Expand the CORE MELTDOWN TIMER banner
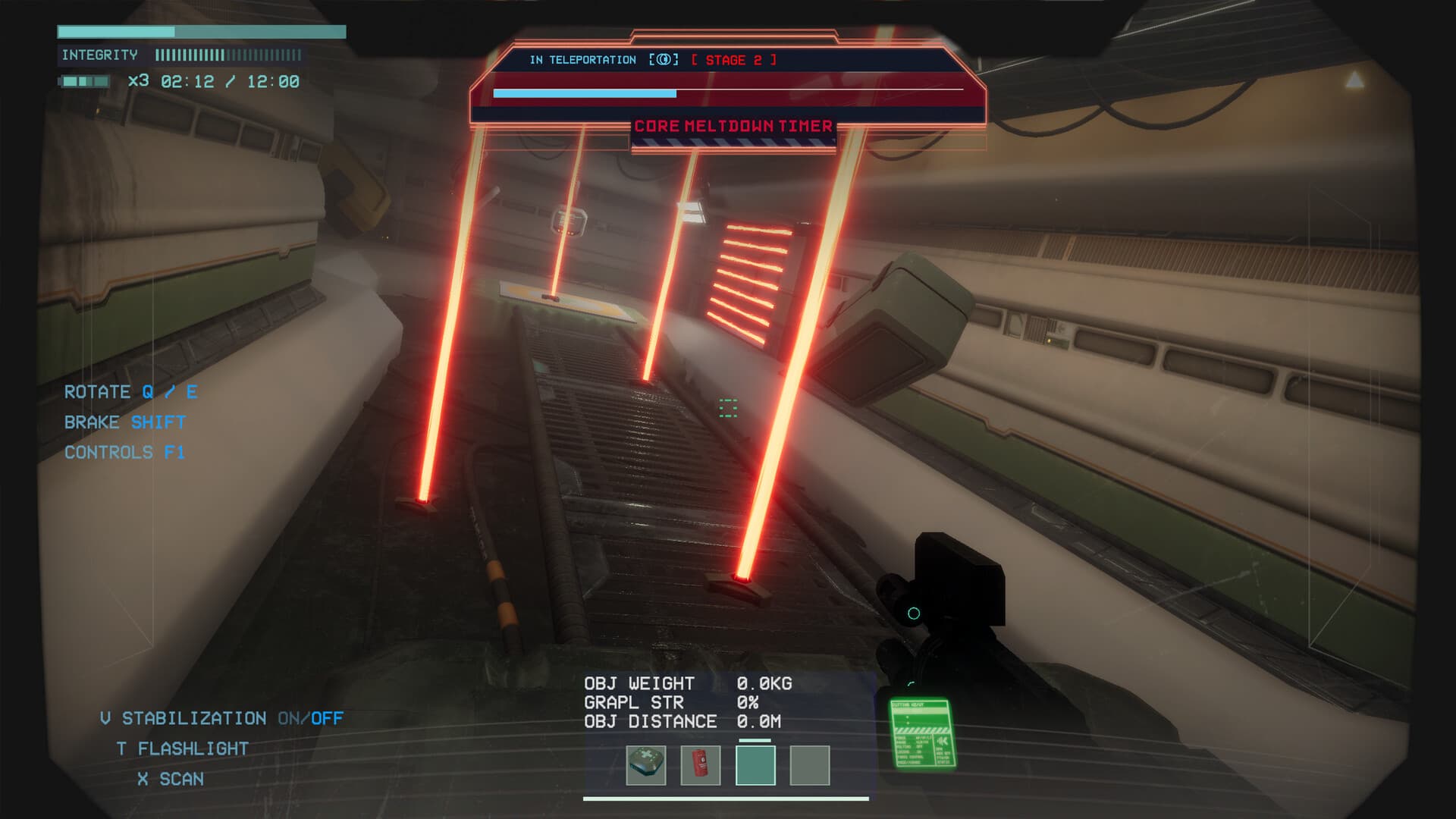Image resolution: width=1456 pixels, height=819 pixels. pyautogui.click(x=733, y=125)
